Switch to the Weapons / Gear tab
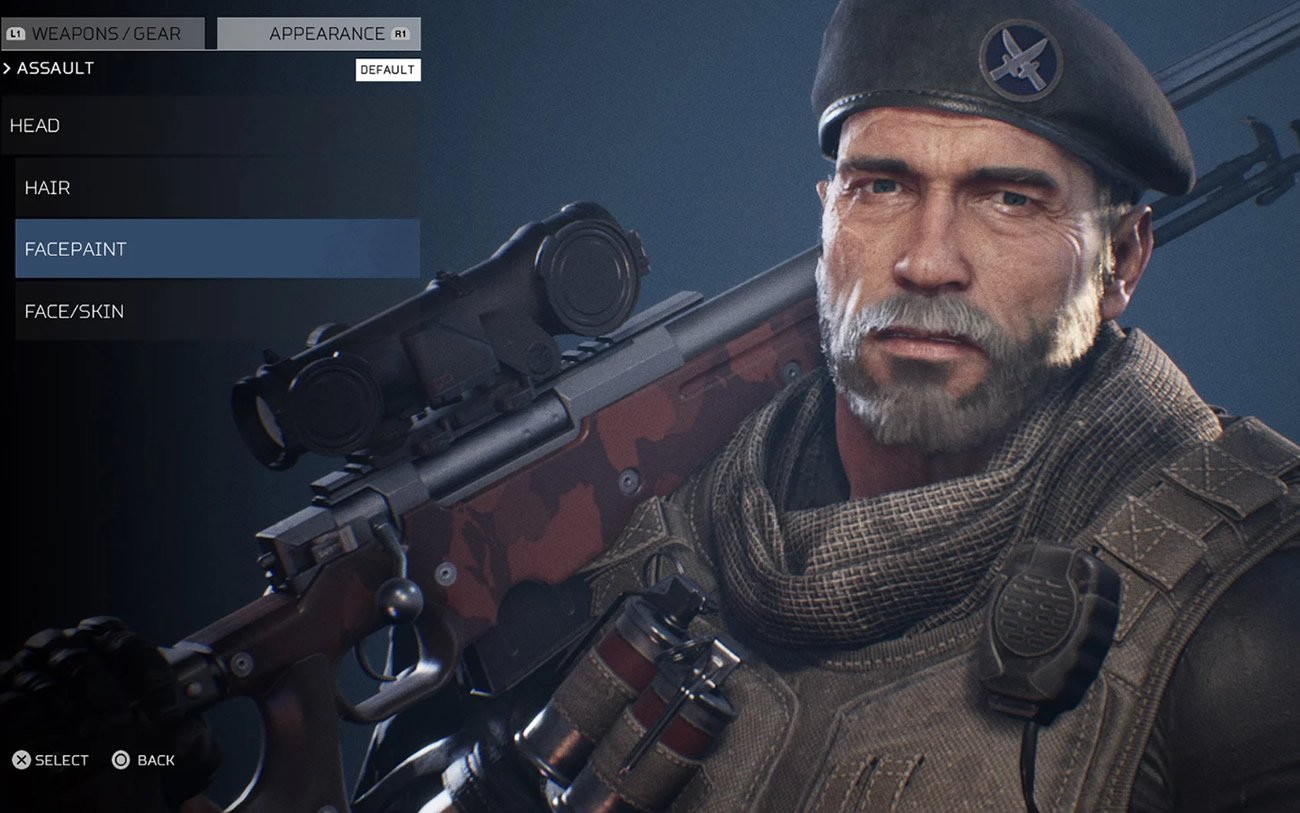This screenshot has width=1300, height=813. pyautogui.click(x=104, y=34)
